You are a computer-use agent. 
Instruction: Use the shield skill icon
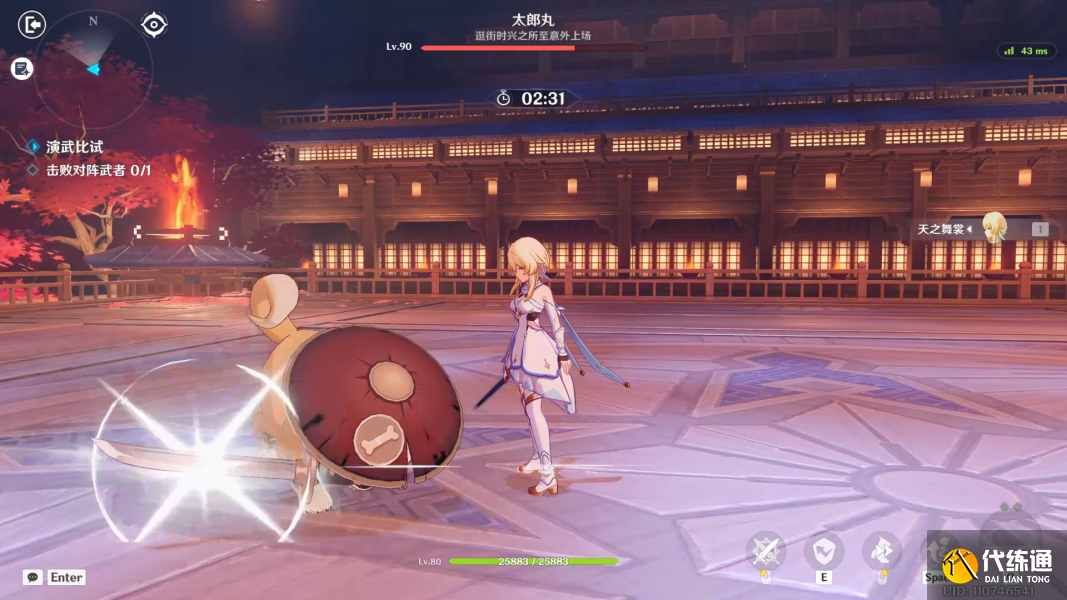[824, 550]
